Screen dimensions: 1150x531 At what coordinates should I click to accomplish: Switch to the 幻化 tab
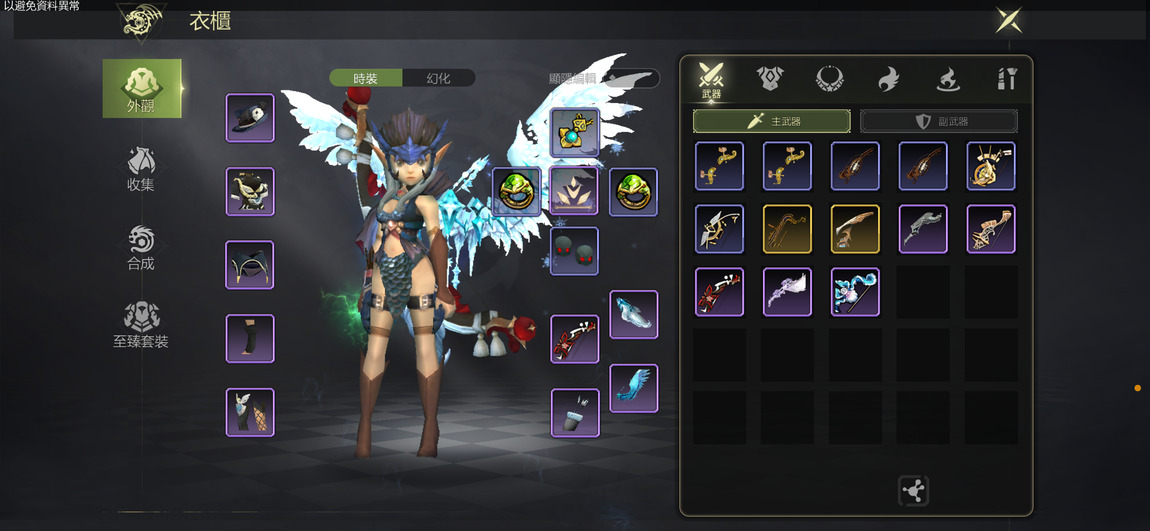[x=438, y=78]
